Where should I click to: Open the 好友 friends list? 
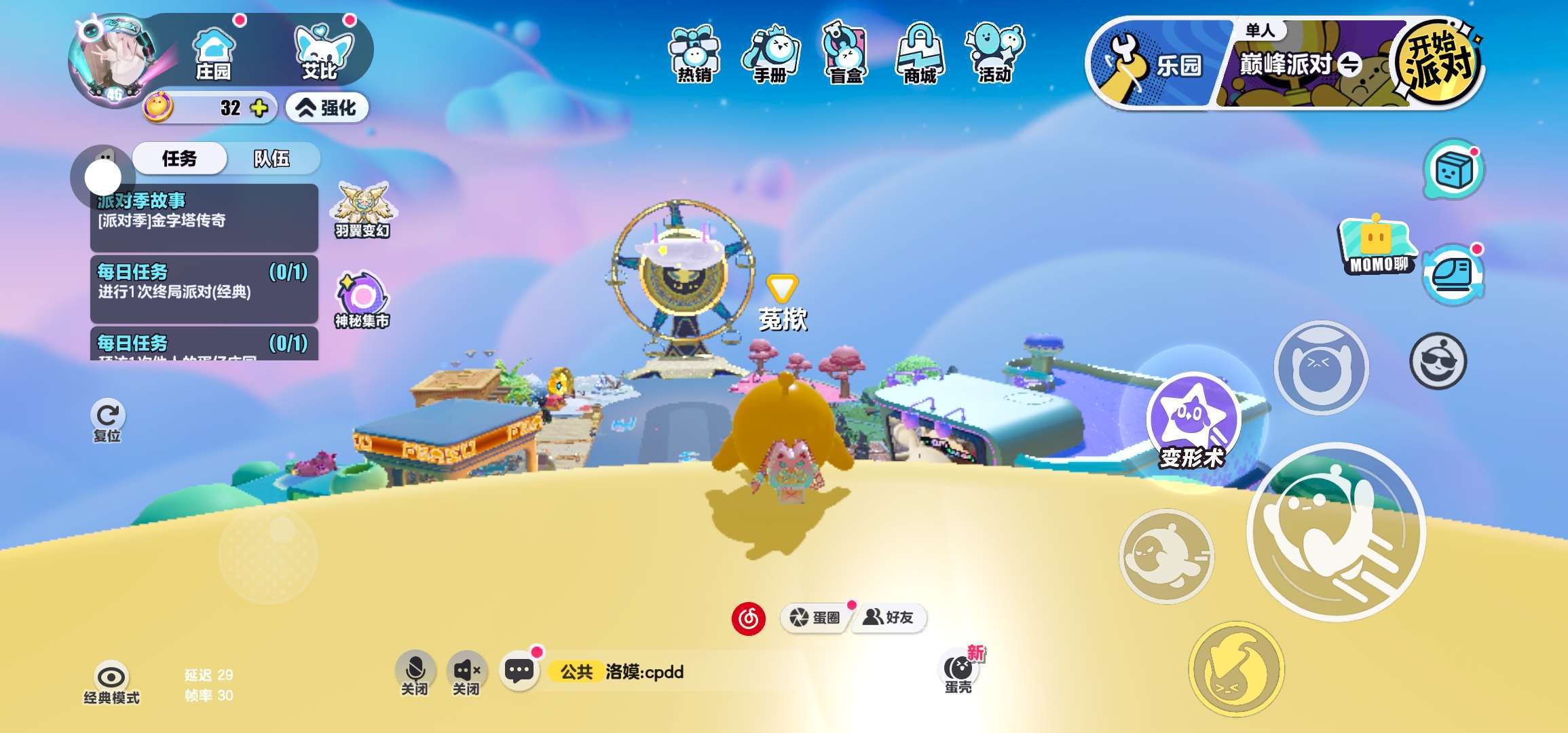pyautogui.click(x=889, y=617)
